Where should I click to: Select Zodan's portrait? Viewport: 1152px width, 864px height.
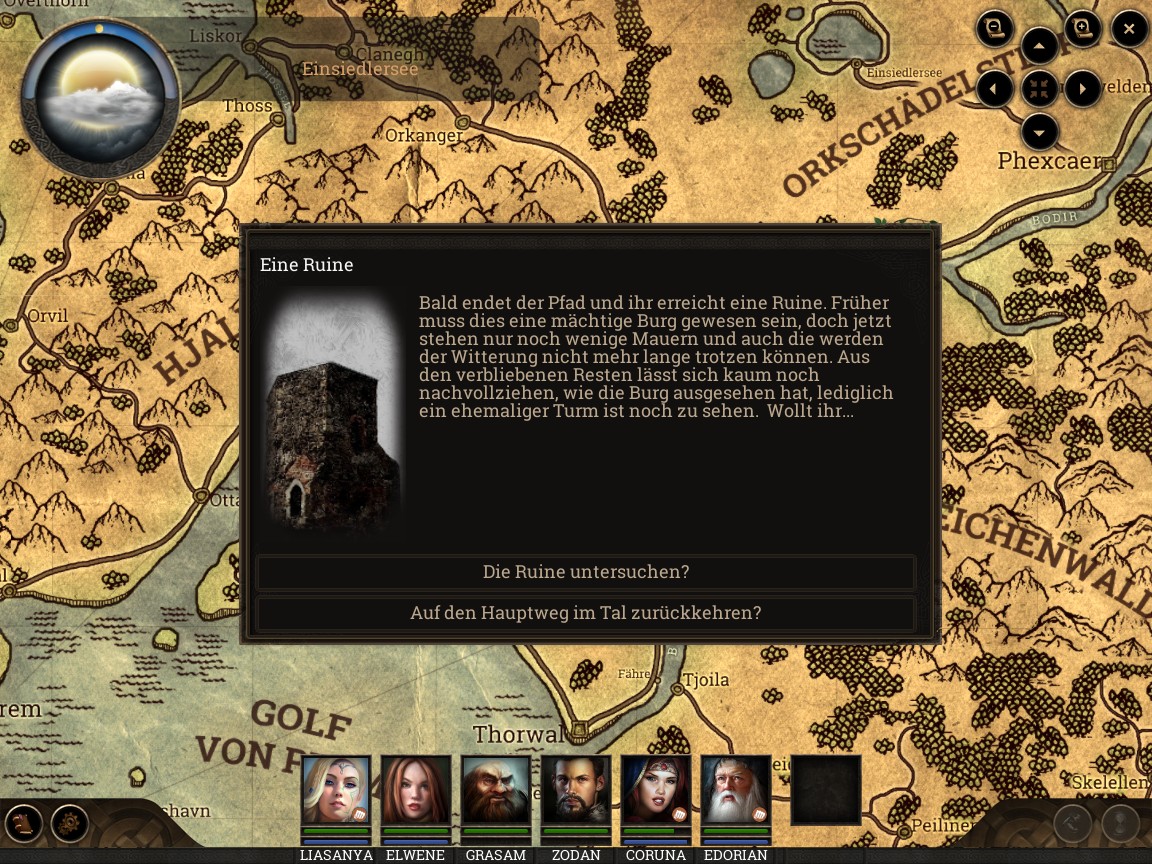coord(576,790)
